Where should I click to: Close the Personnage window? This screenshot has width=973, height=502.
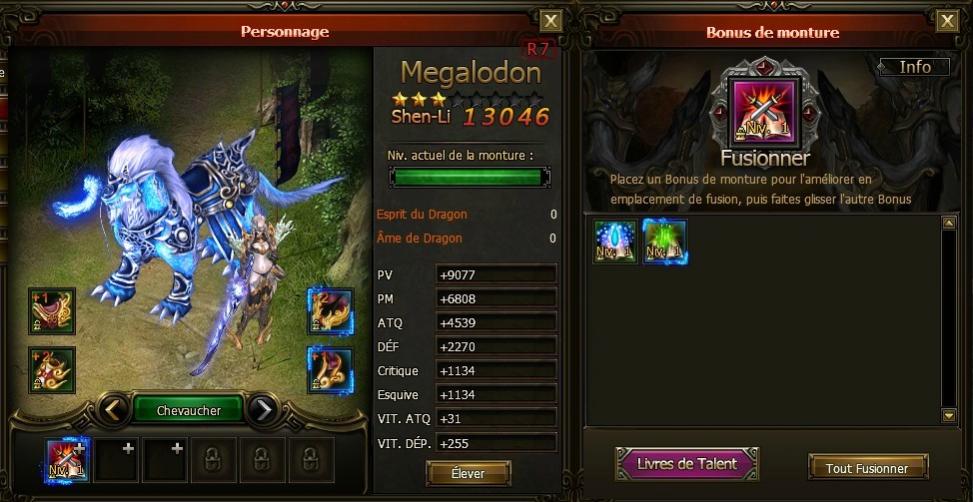tap(551, 21)
